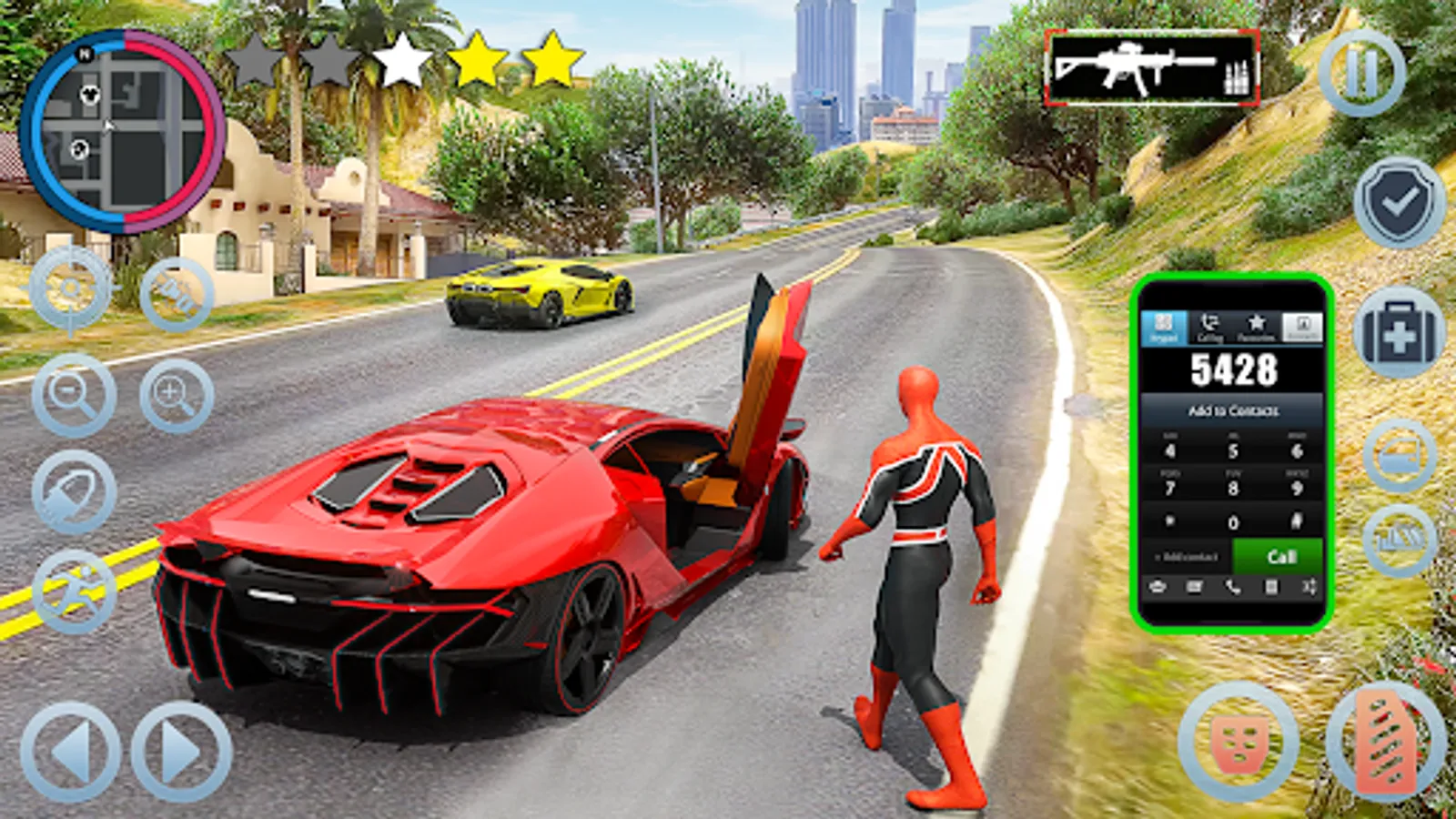Expand the Contacts tab on the phone

pyautogui.click(x=1301, y=328)
